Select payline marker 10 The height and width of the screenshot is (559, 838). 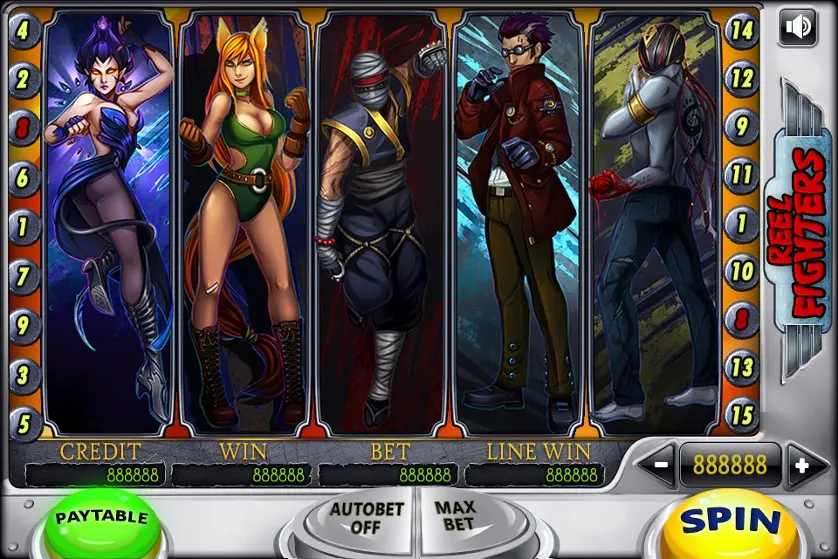coord(741,270)
